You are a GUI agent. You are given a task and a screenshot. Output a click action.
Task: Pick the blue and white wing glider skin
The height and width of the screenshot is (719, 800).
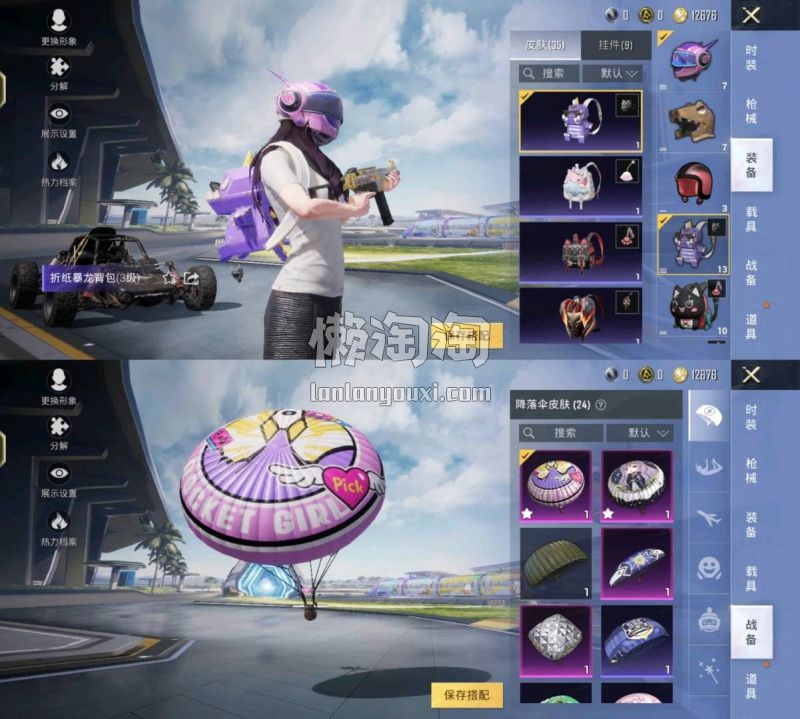coord(636,562)
